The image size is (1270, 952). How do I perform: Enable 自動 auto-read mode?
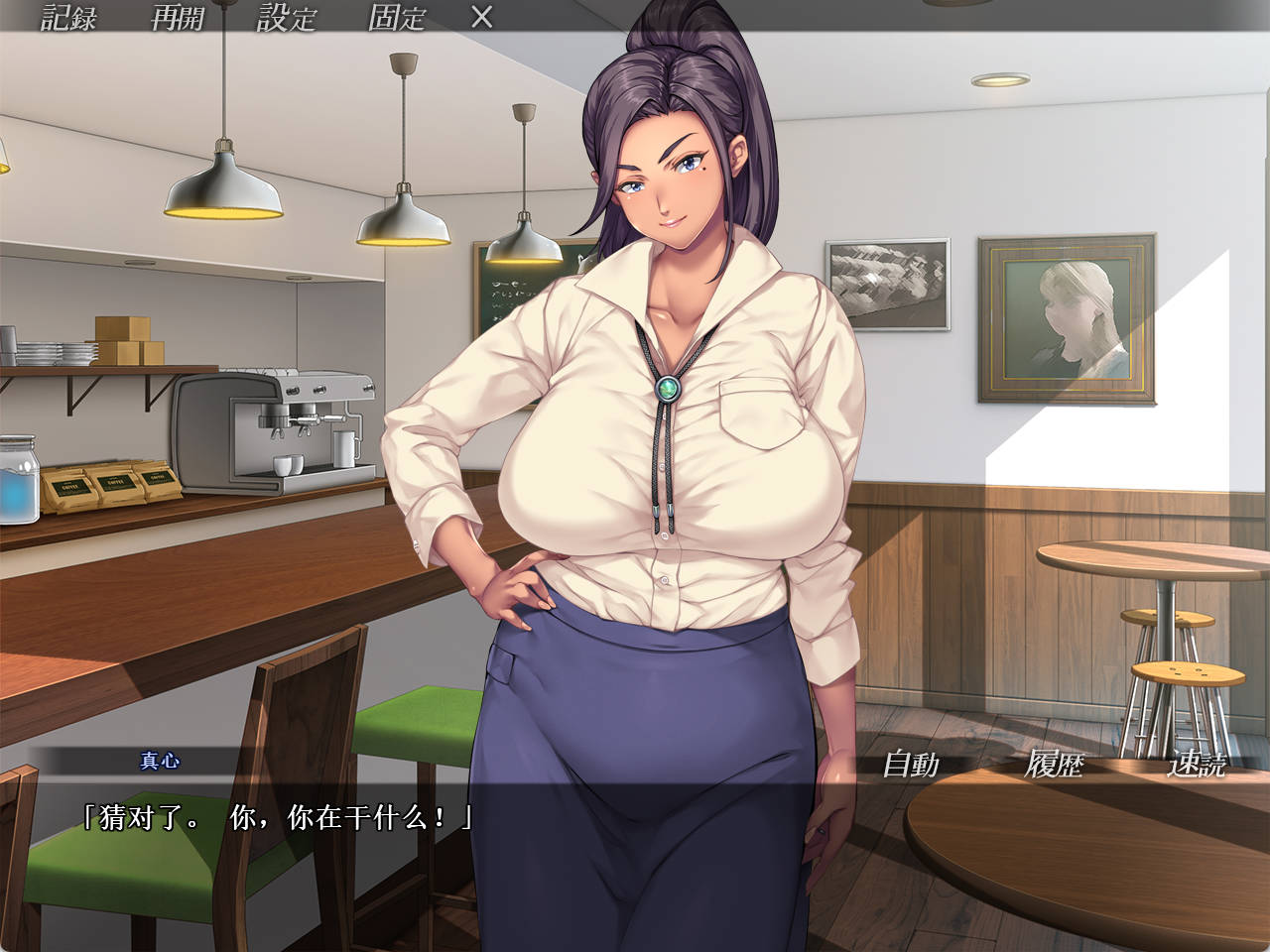tap(913, 766)
